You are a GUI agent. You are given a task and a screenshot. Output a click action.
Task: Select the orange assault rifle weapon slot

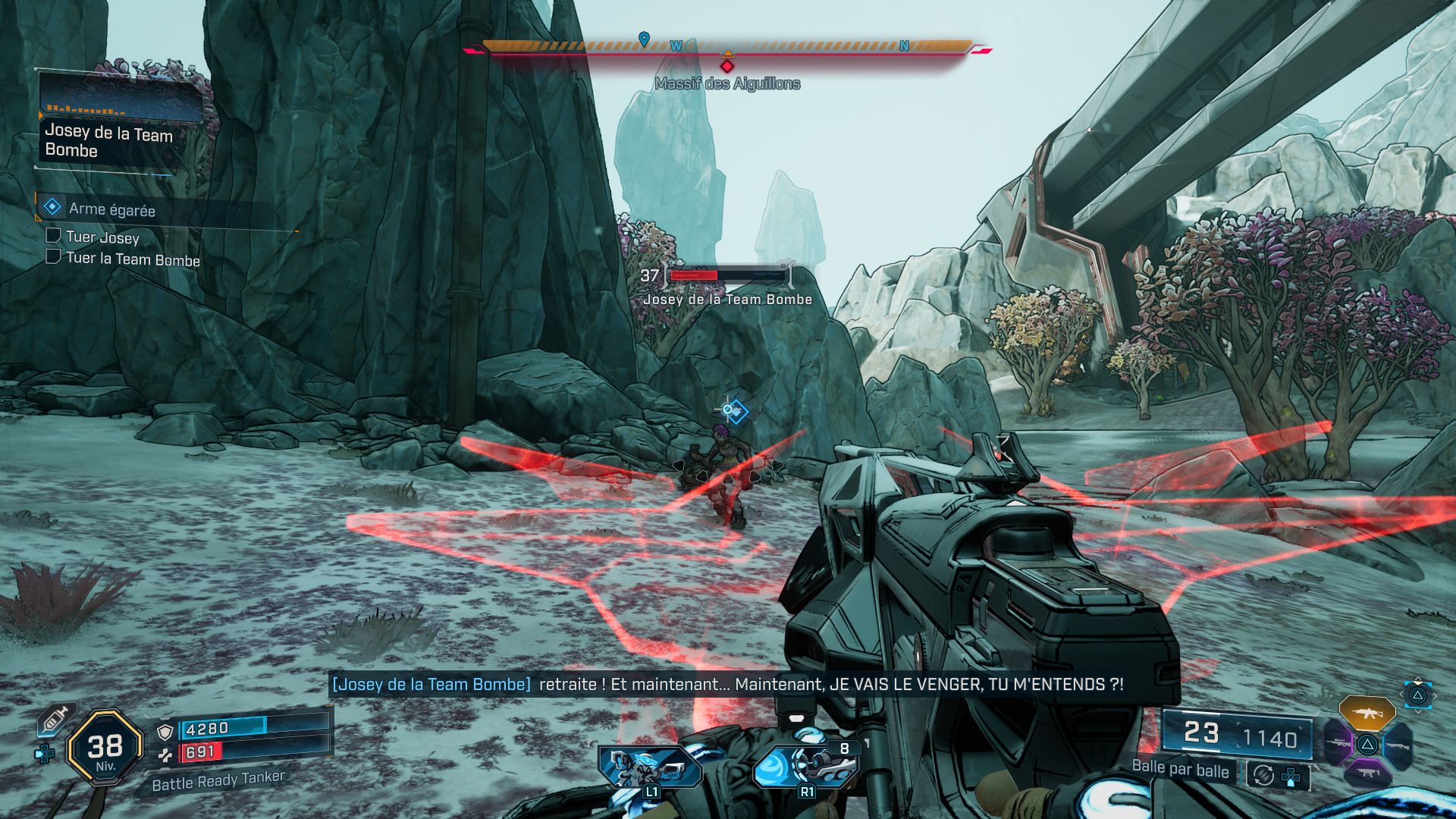coord(1367,713)
